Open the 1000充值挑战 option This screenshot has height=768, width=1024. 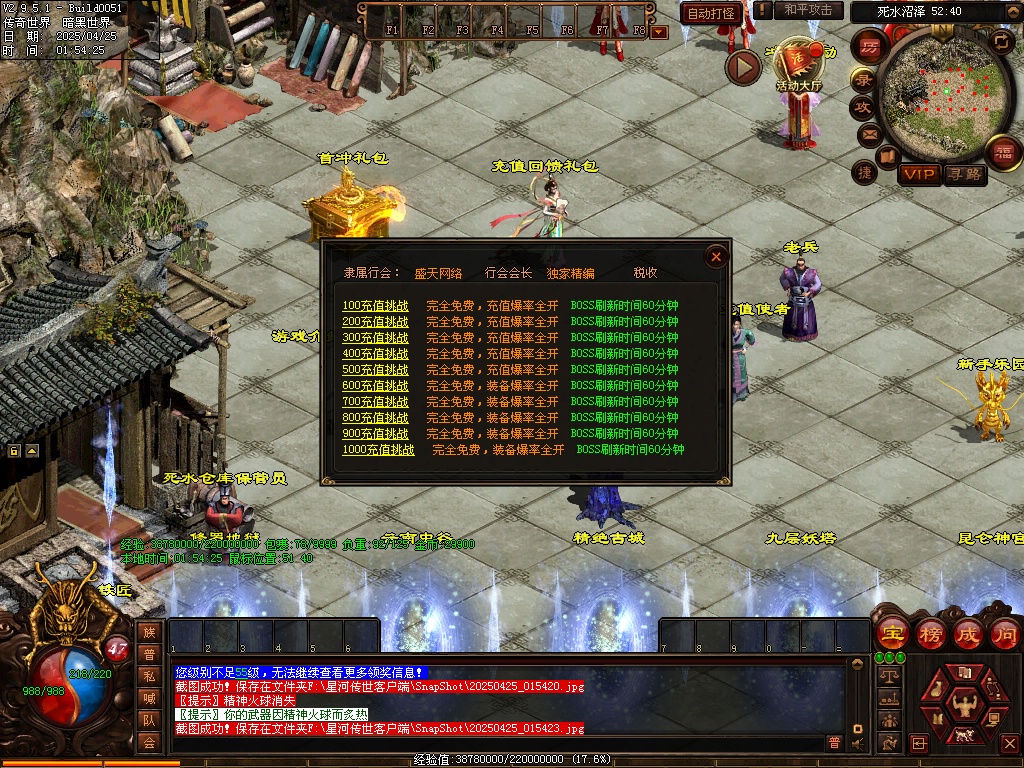(378, 450)
